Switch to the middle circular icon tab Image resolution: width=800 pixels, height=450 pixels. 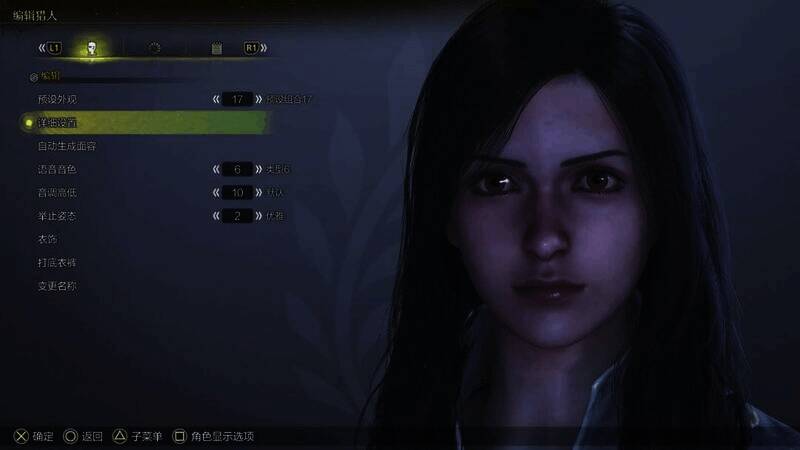[x=154, y=47]
